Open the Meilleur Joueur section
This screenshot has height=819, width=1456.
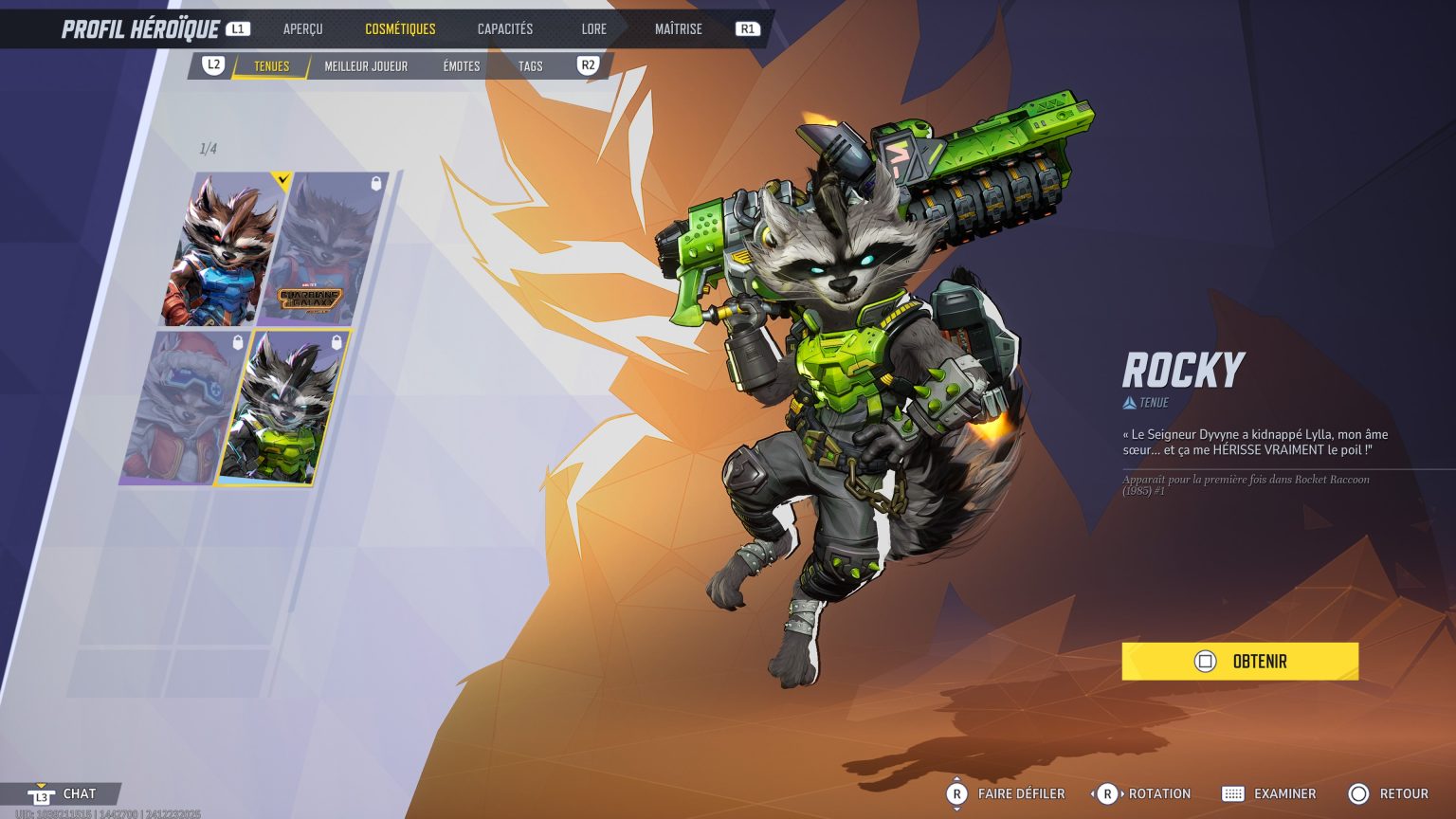pos(366,66)
